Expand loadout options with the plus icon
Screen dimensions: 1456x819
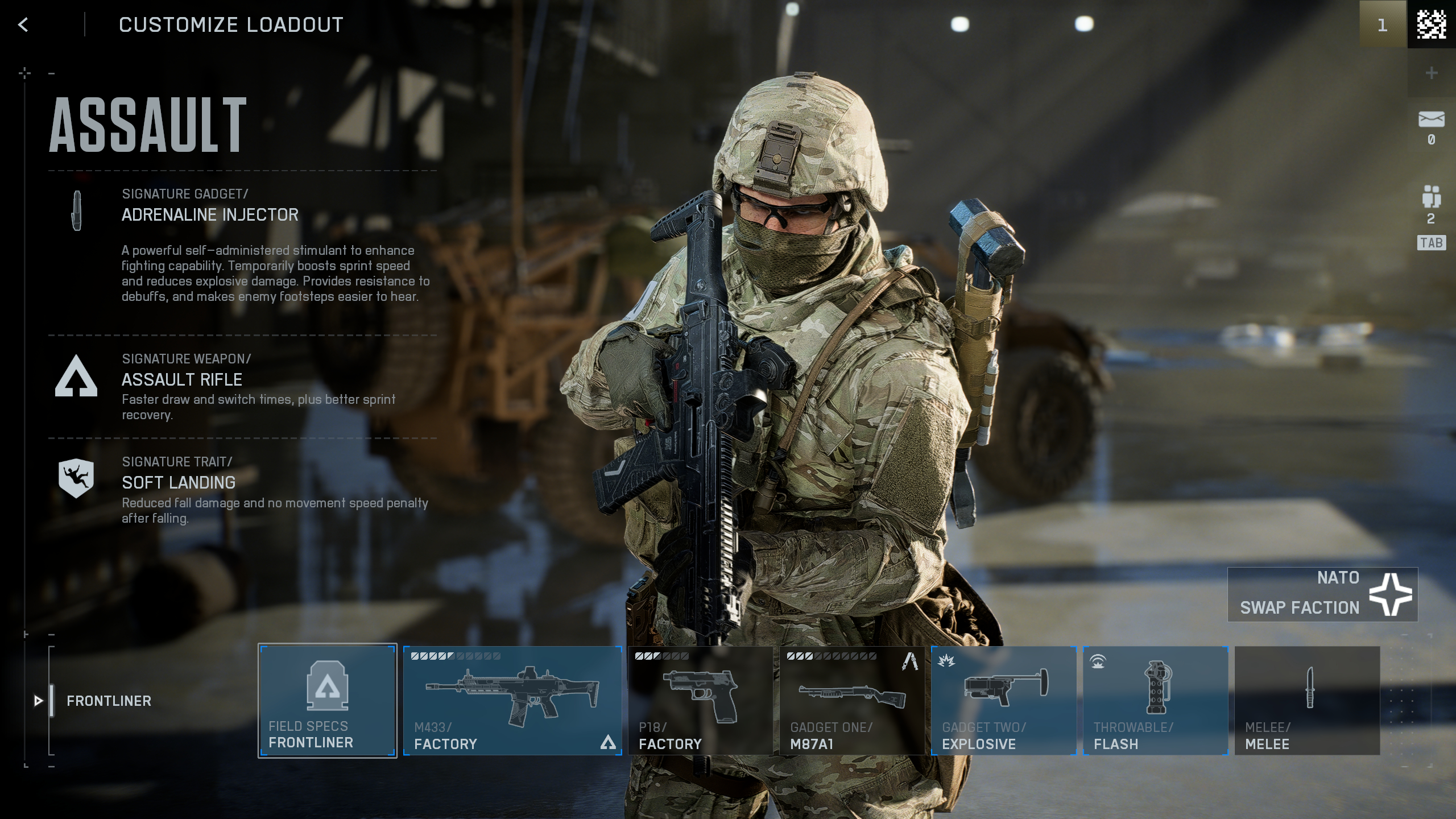click(1432, 73)
